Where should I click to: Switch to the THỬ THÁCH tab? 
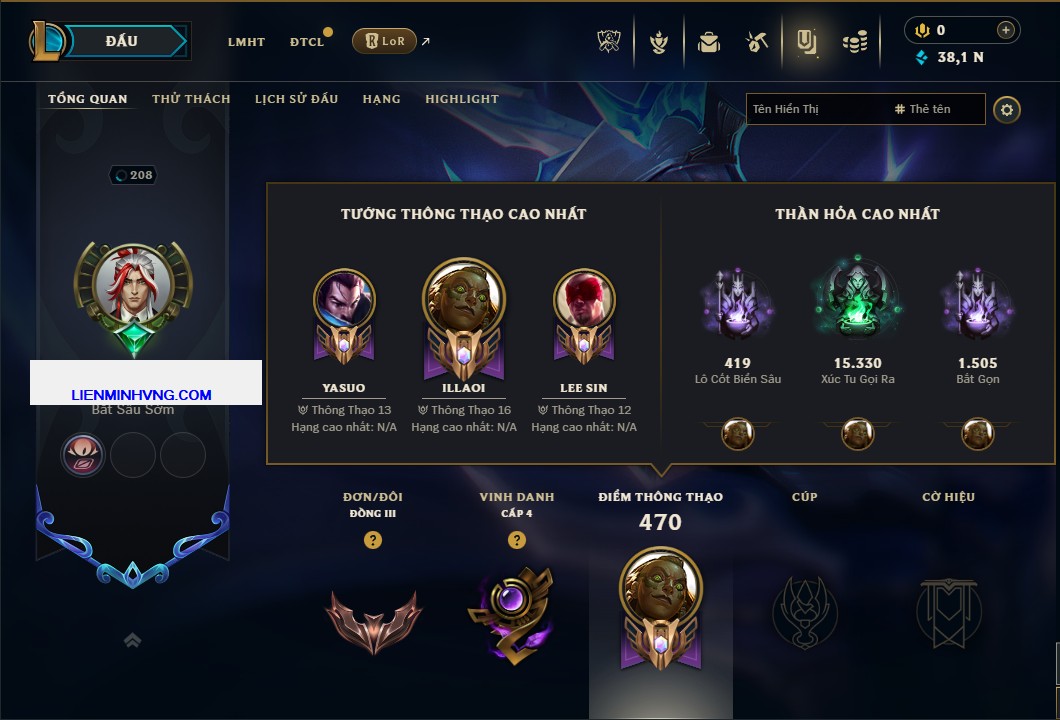[191, 99]
